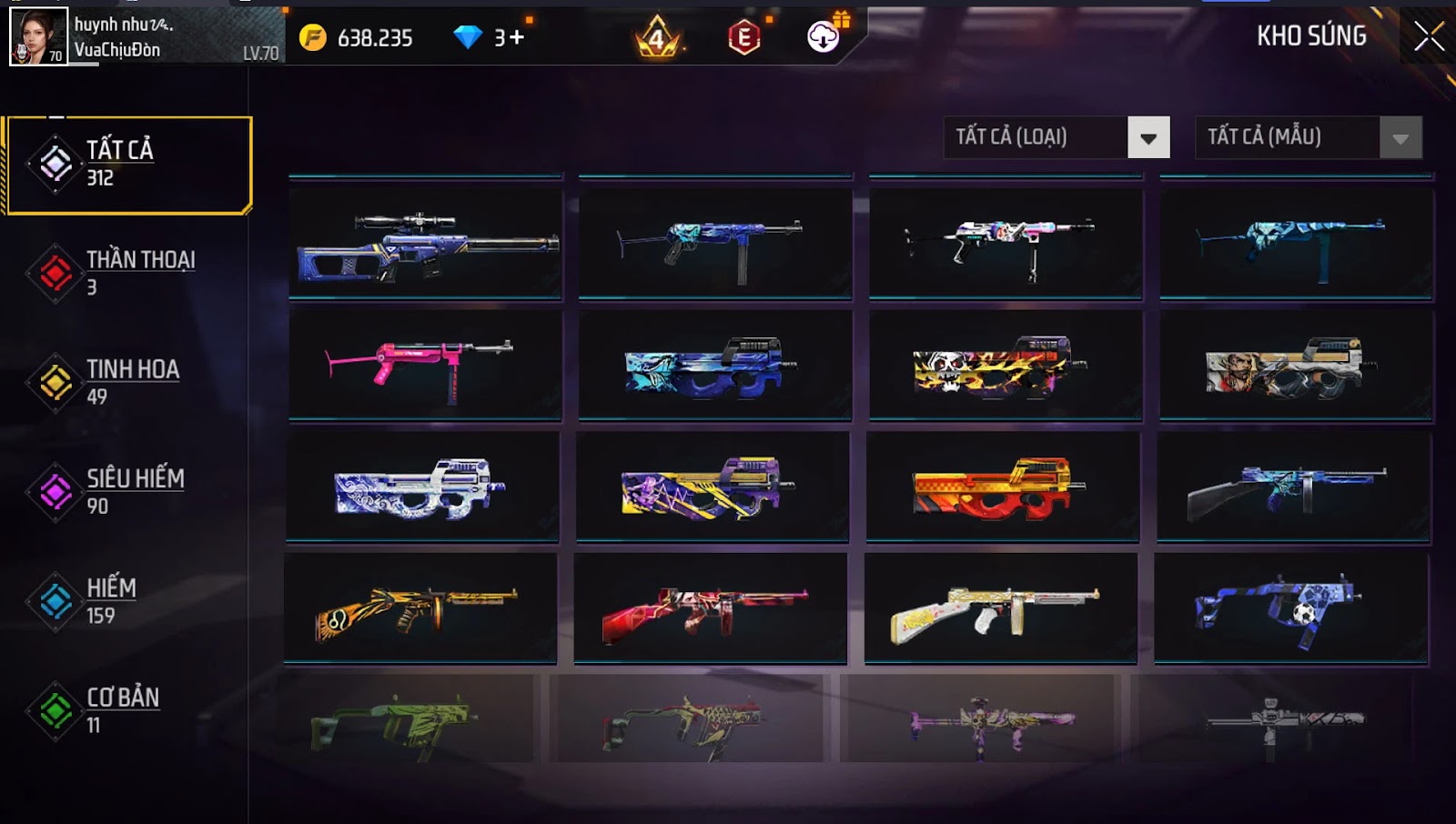Image resolution: width=1456 pixels, height=824 pixels.
Task: Select the red and orange P90 skin
Action: coord(1002,487)
